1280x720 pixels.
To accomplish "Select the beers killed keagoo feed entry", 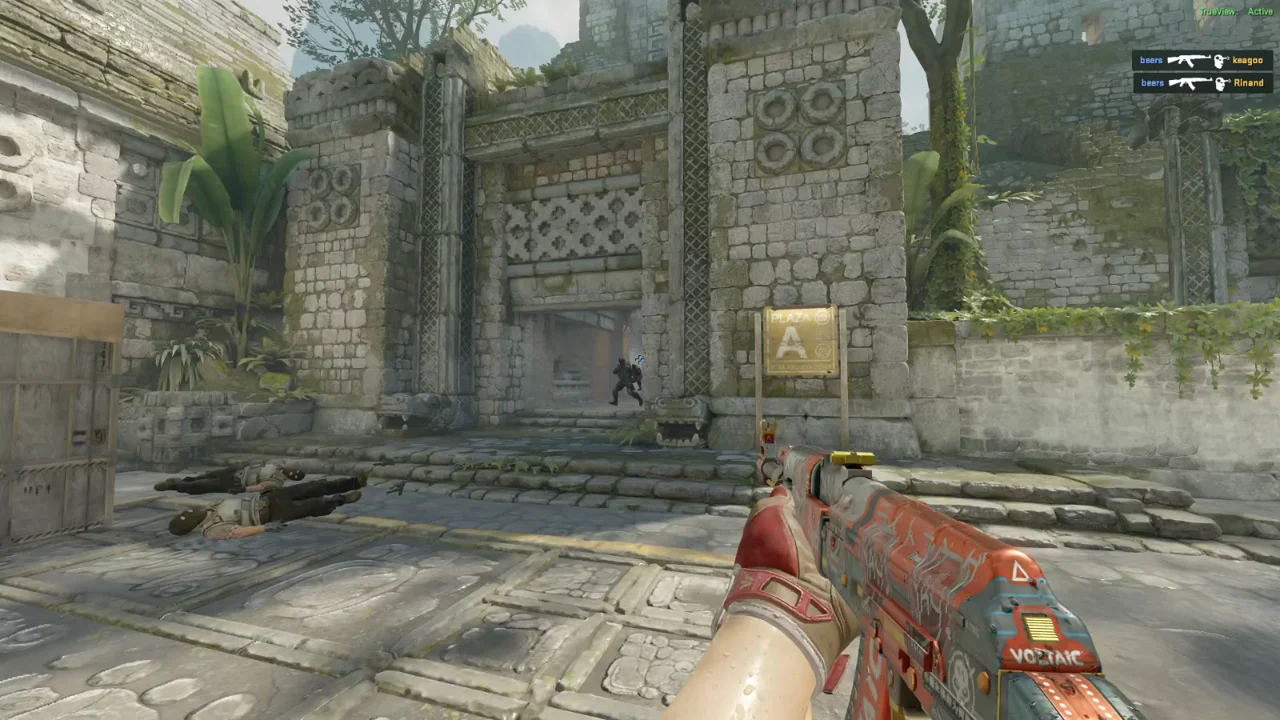I will tap(1201, 61).
